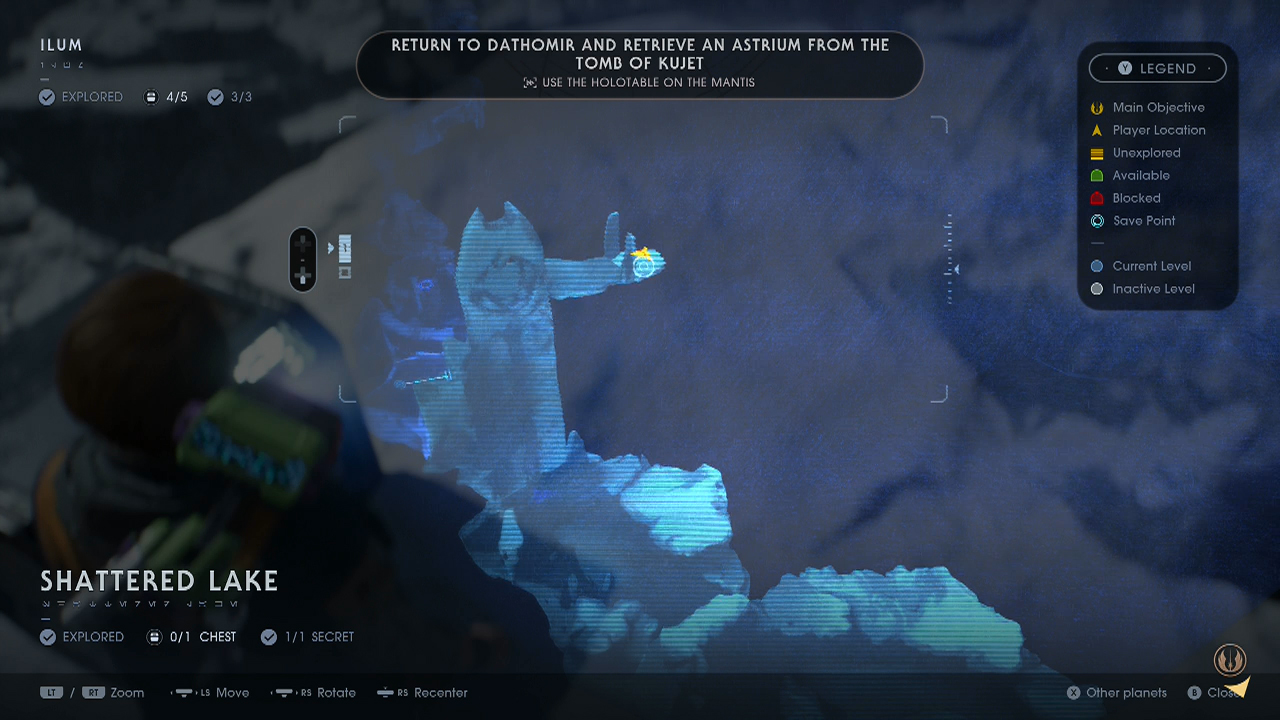Recenter the map view
1280x720 pixels.
click(x=423, y=693)
